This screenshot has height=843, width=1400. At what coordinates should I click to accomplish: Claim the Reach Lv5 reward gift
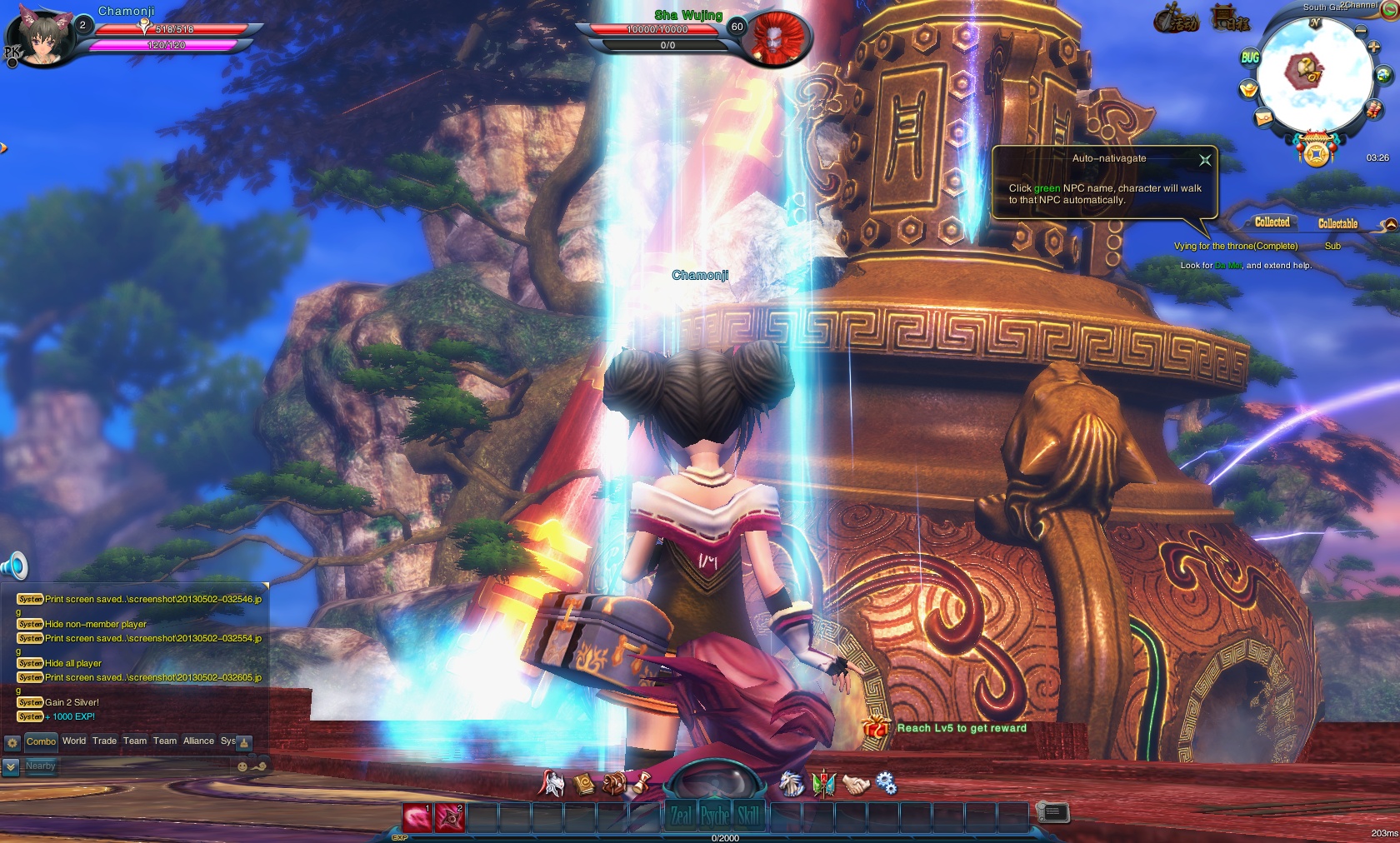pos(876,728)
